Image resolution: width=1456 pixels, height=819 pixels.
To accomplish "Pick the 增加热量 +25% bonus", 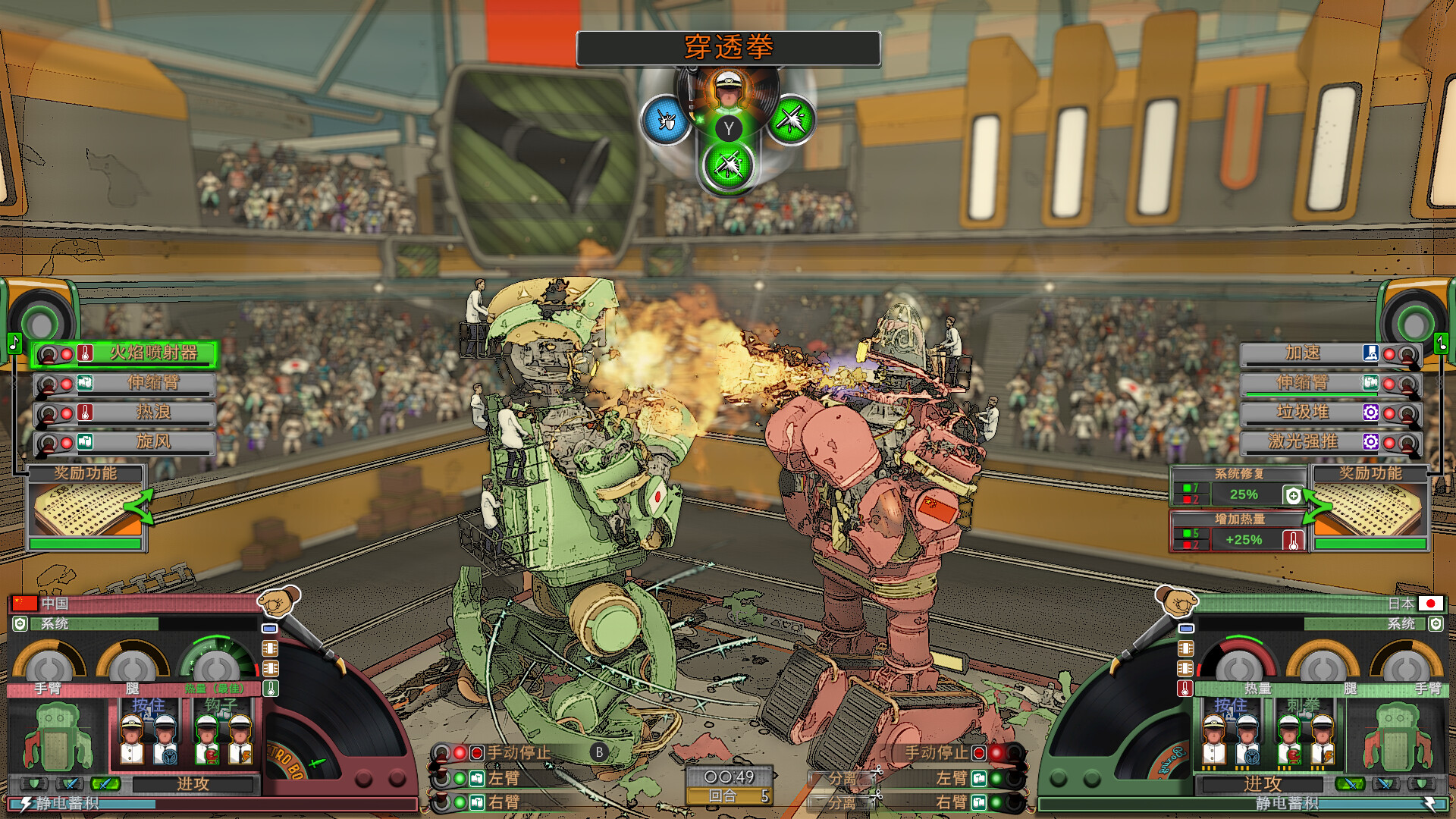I will pyautogui.click(x=1242, y=539).
